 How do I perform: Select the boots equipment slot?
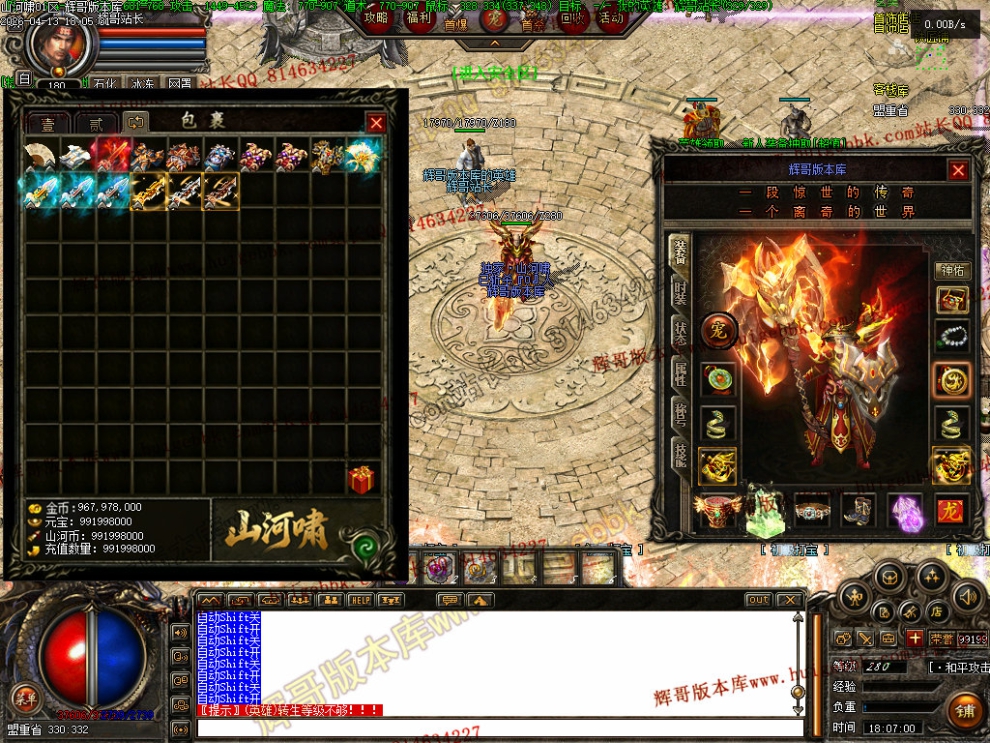(858, 510)
